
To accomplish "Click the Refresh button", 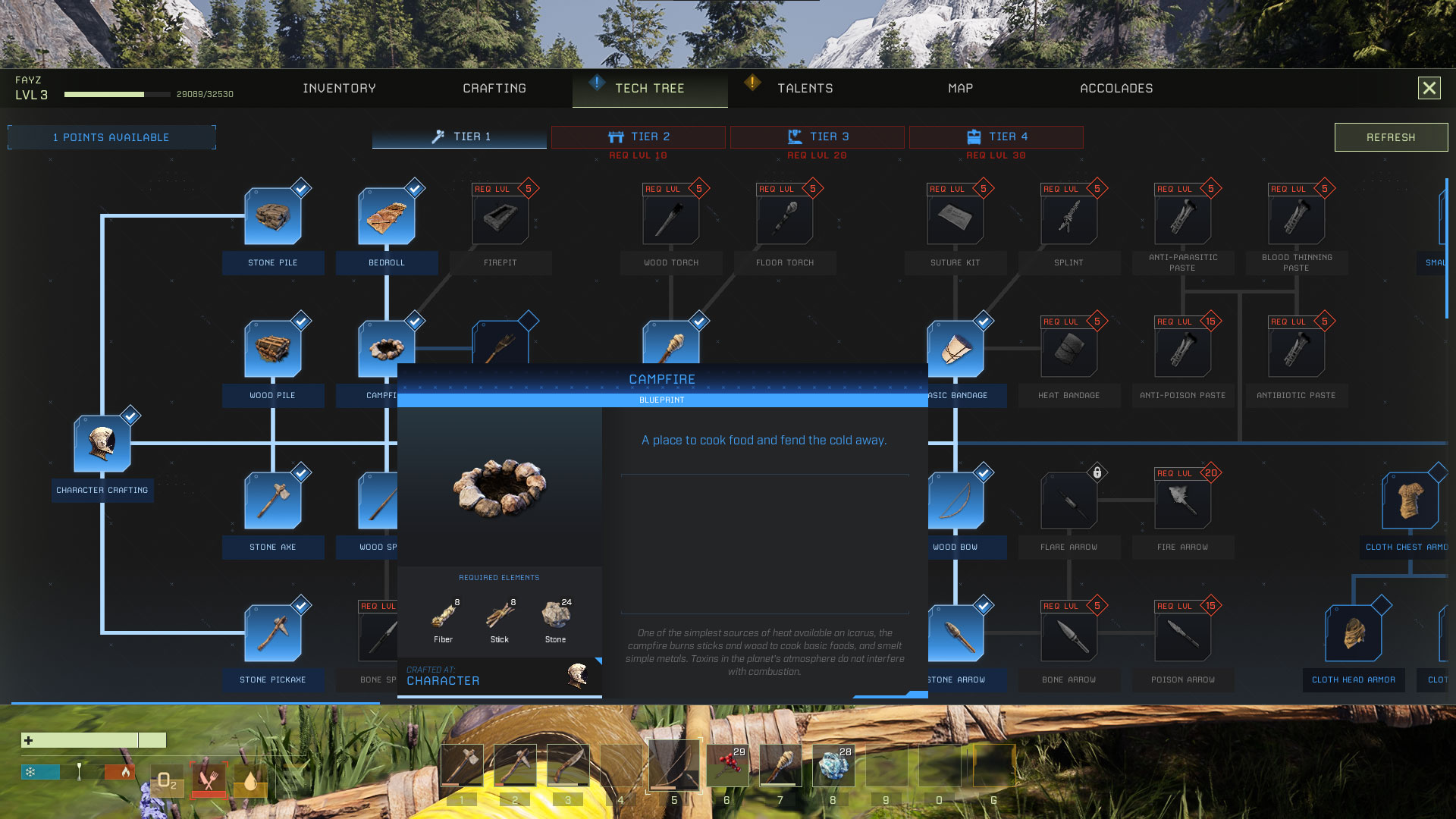I will (x=1391, y=137).
